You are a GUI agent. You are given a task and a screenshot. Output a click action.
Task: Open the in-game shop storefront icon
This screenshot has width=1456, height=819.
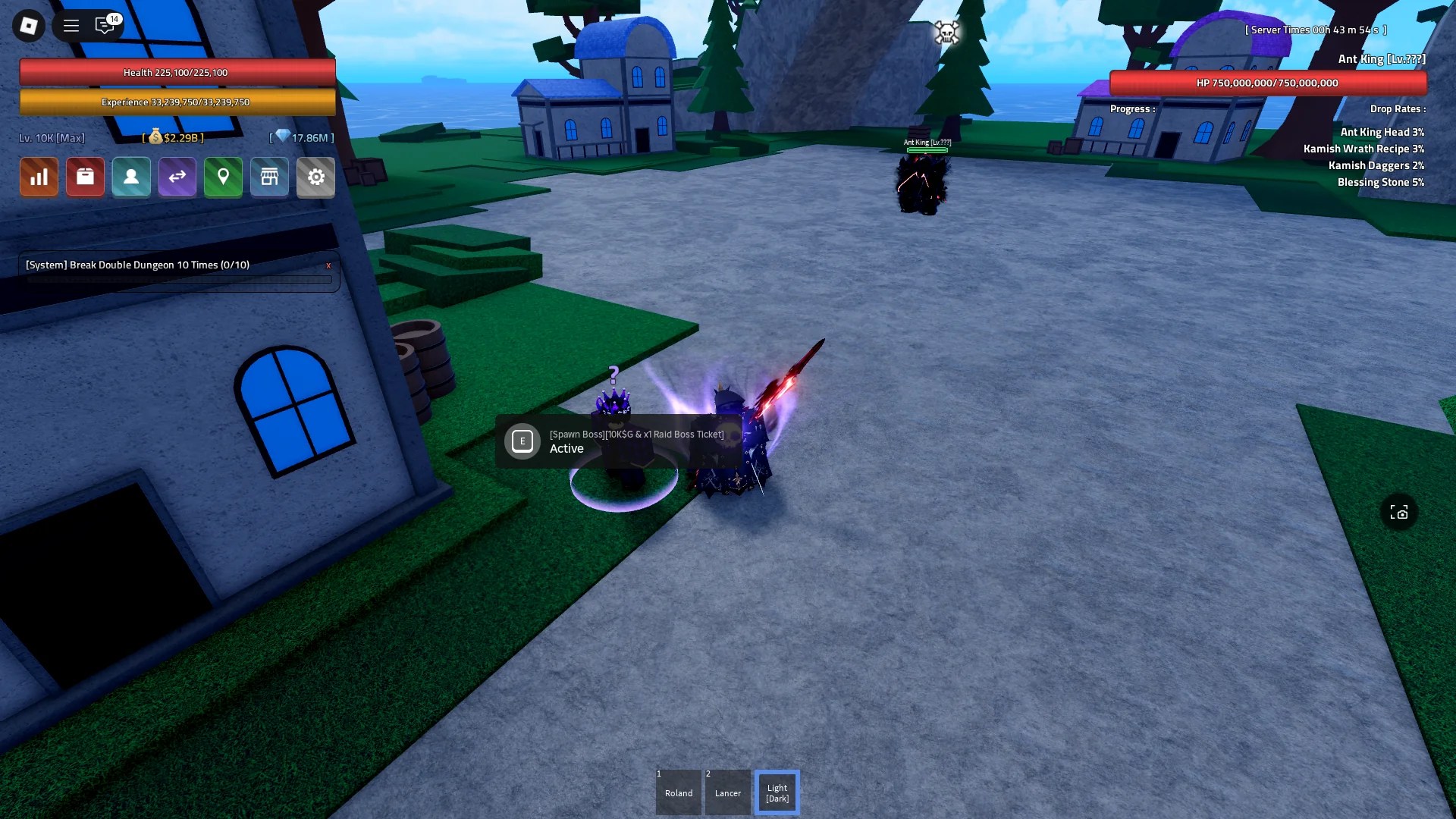tap(270, 177)
